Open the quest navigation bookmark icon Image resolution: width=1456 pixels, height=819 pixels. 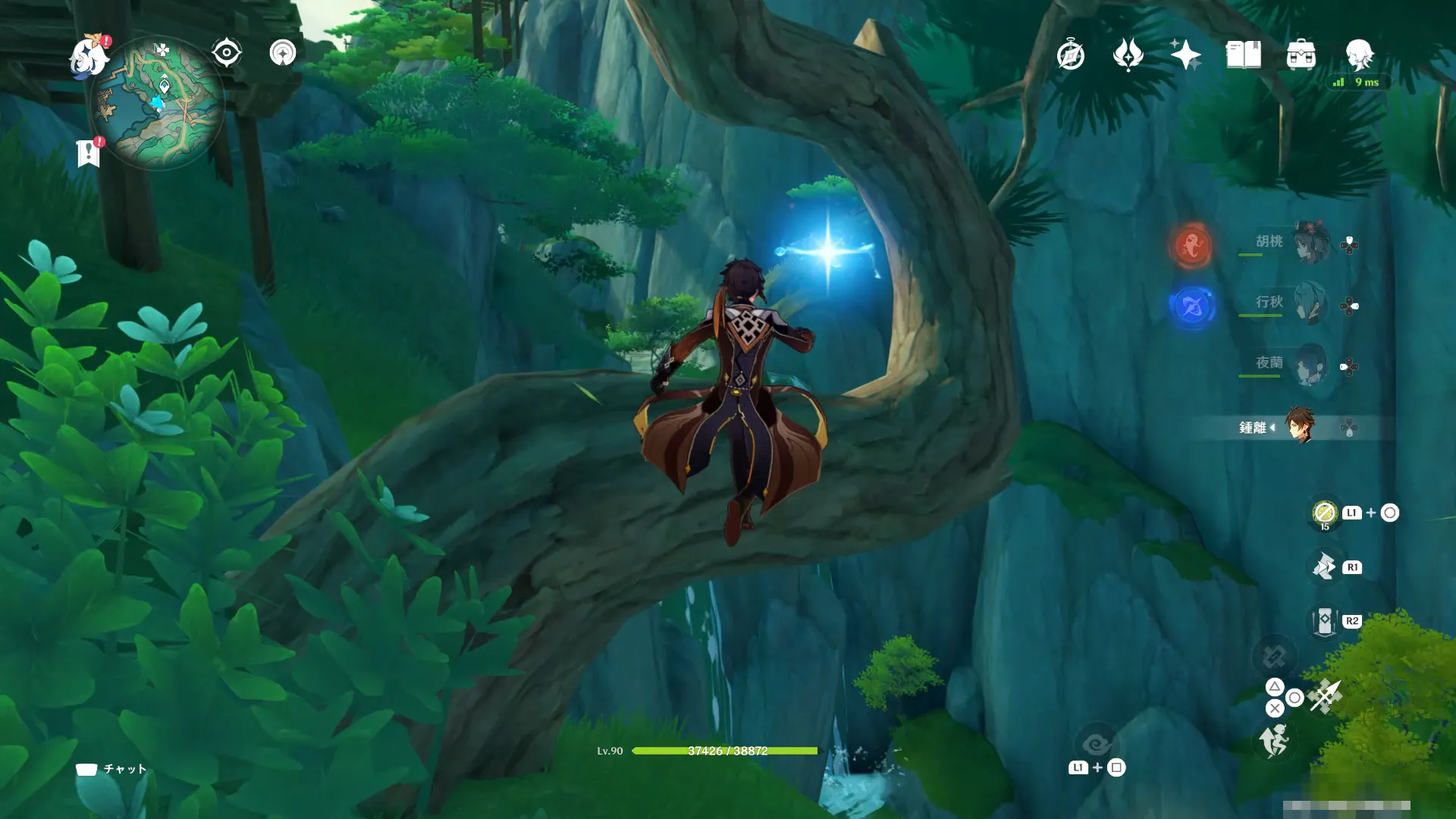(89, 152)
